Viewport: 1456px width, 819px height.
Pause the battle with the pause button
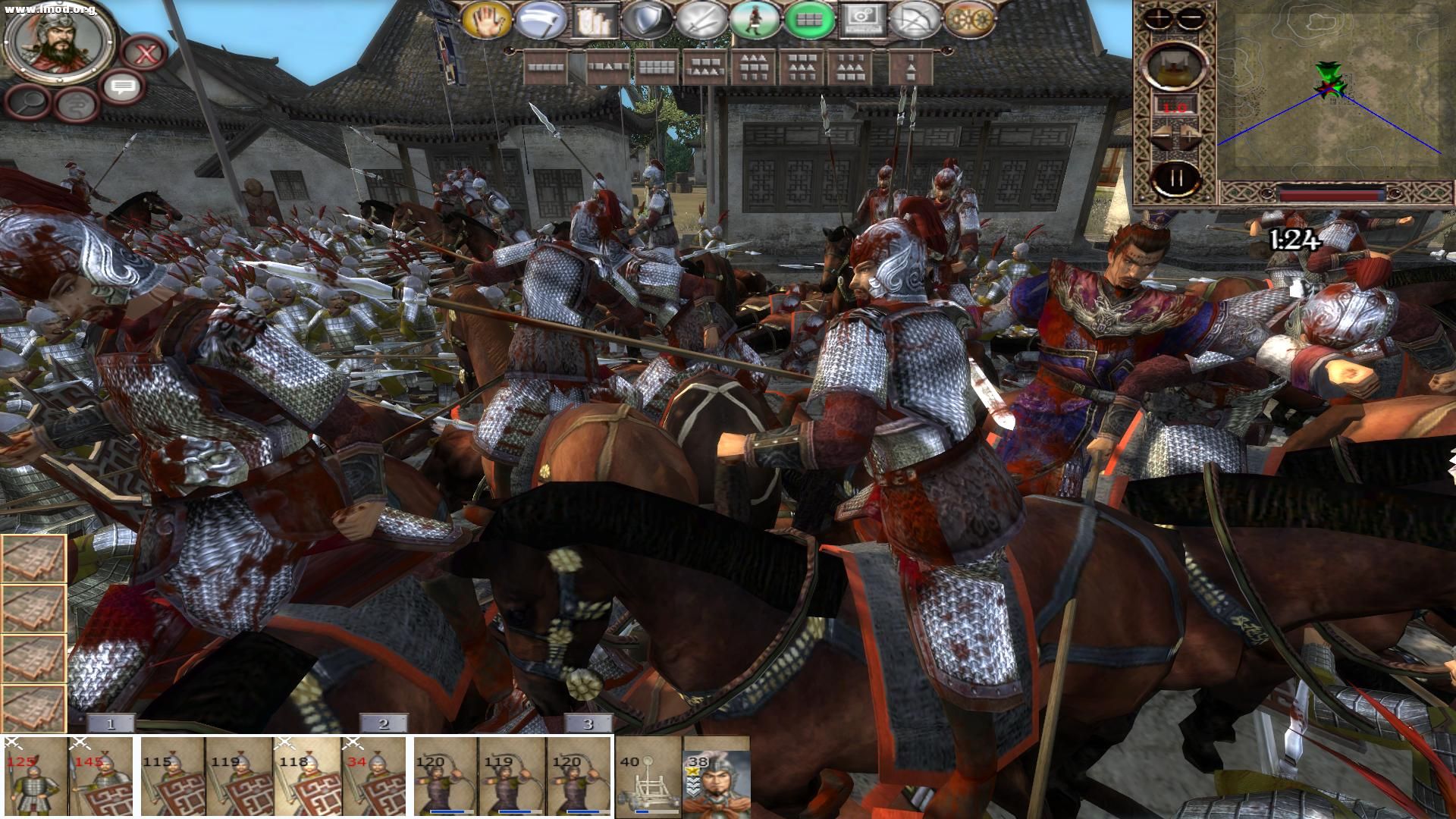click(x=1175, y=179)
